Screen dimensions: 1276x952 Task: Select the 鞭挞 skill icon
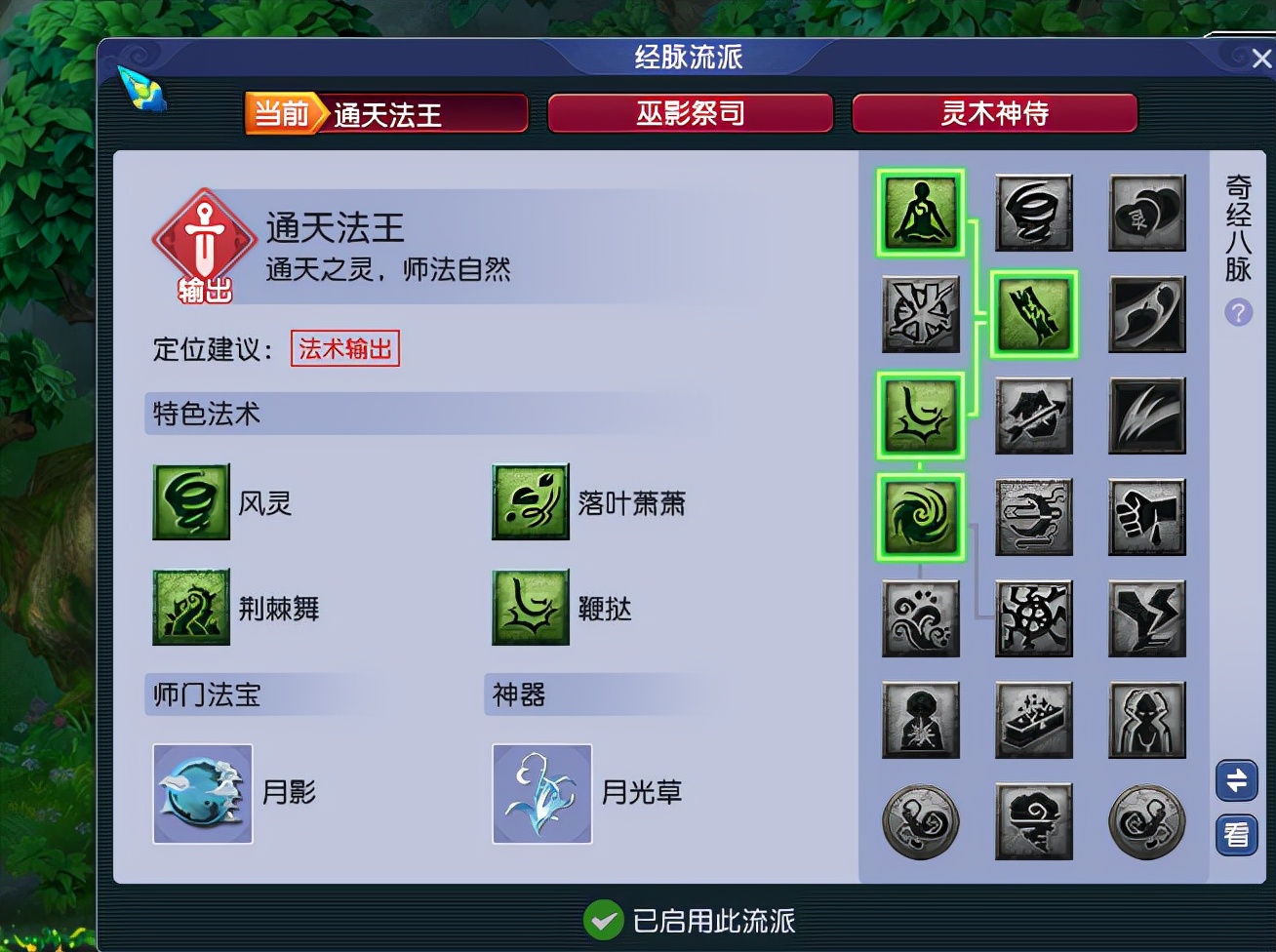530,607
